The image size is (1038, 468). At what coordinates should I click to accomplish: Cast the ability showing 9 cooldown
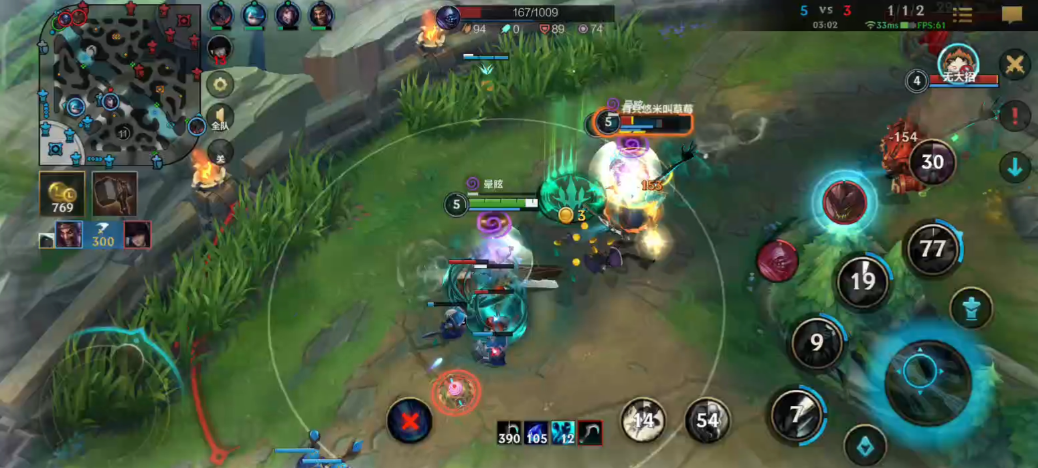coord(817,344)
